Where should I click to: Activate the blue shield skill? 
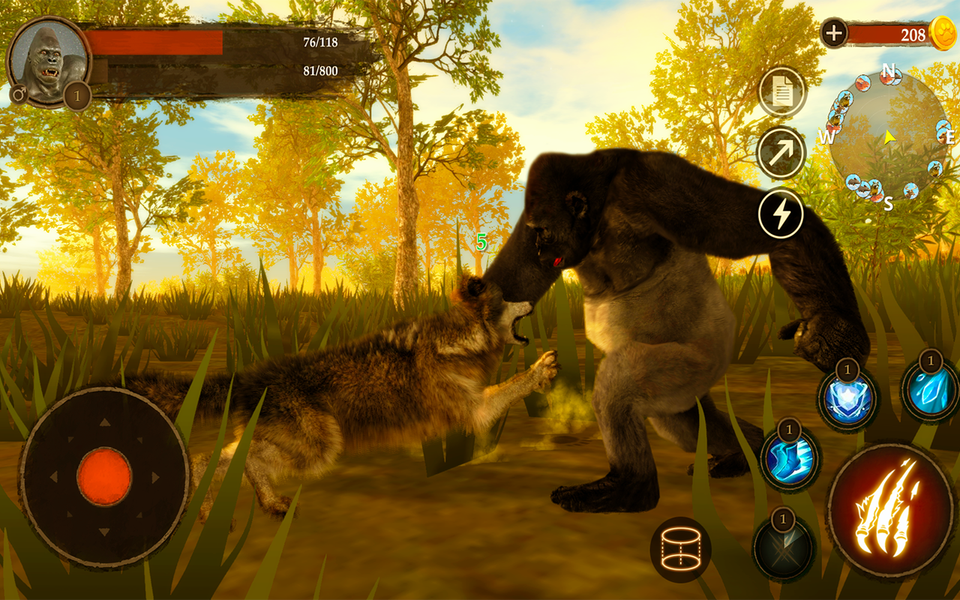(x=847, y=397)
